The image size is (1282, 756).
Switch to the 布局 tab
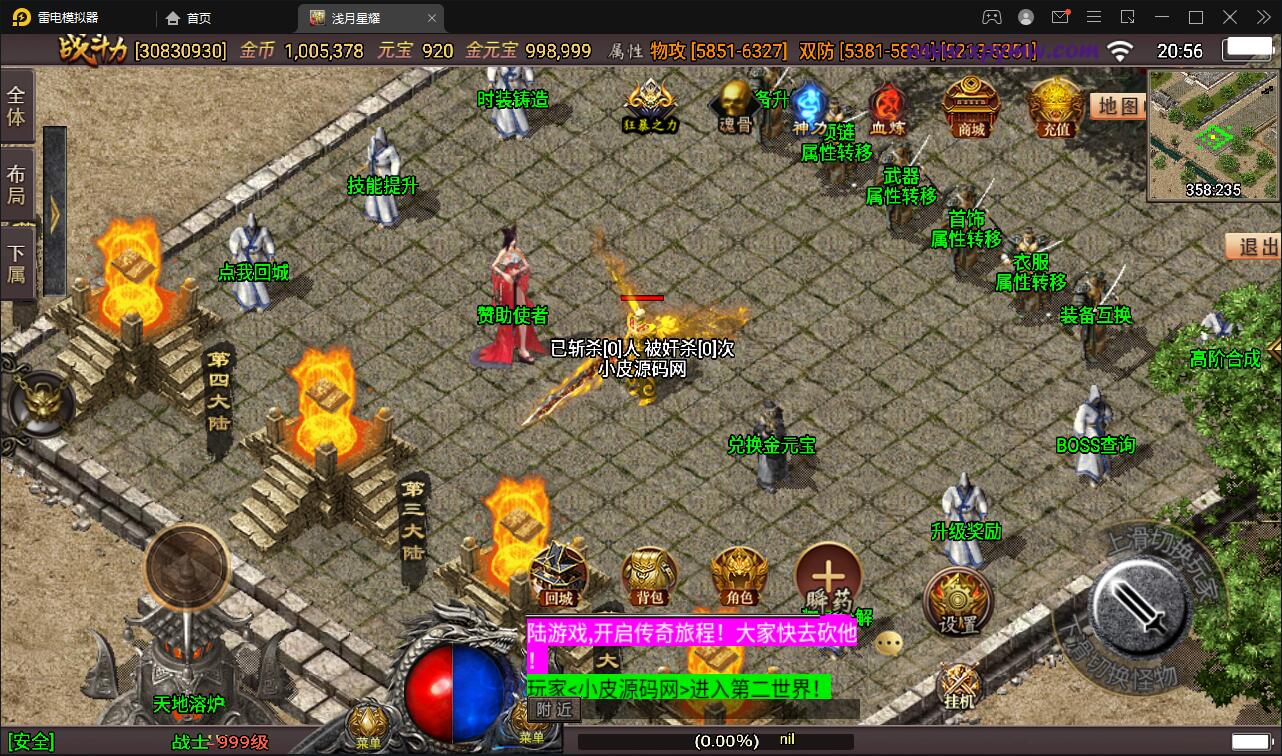tap(17, 184)
